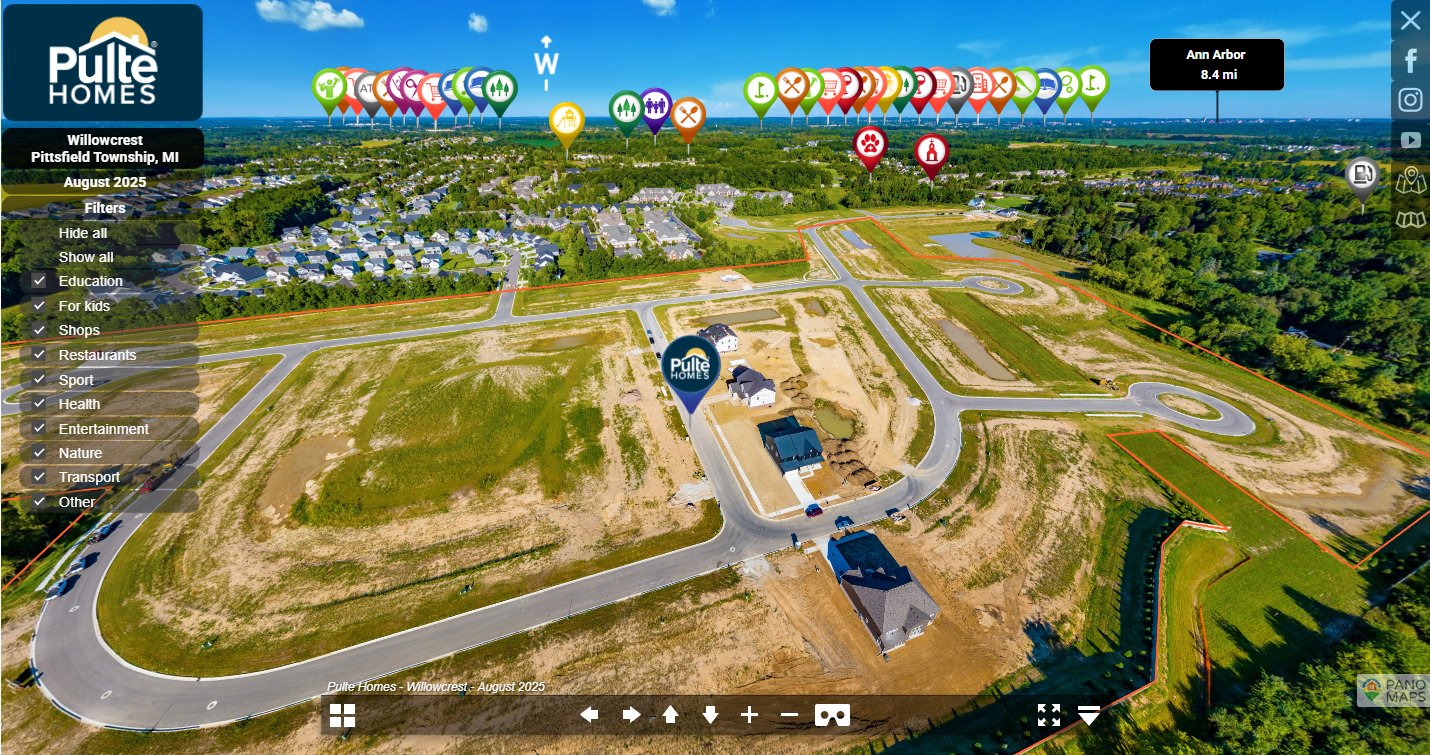The width and height of the screenshot is (1430, 755).
Task: Enable VR headset mode
Action: tap(833, 715)
